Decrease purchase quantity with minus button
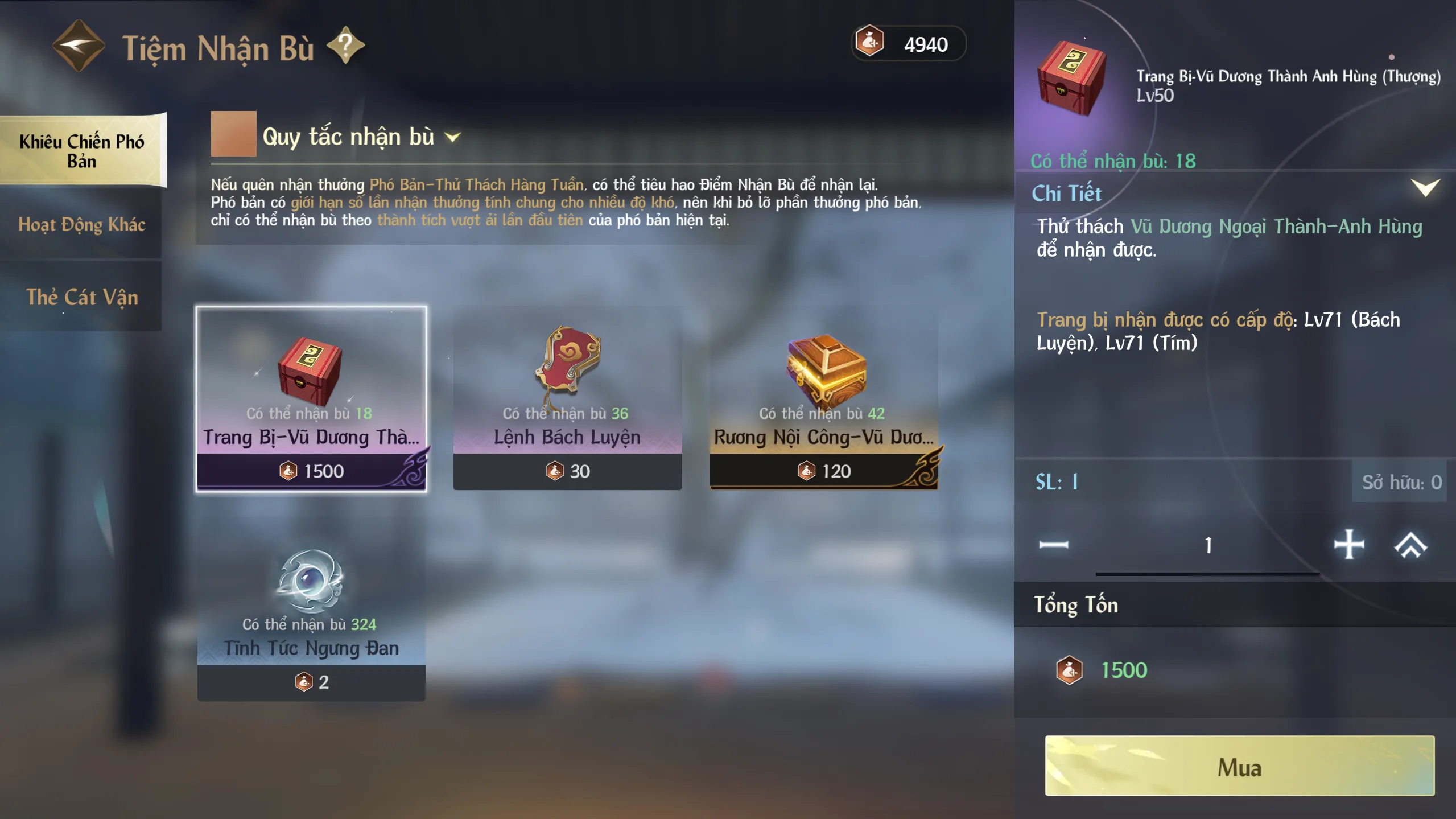Image resolution: width=1456 pixels, height=819 pixels. (1054, 545)
